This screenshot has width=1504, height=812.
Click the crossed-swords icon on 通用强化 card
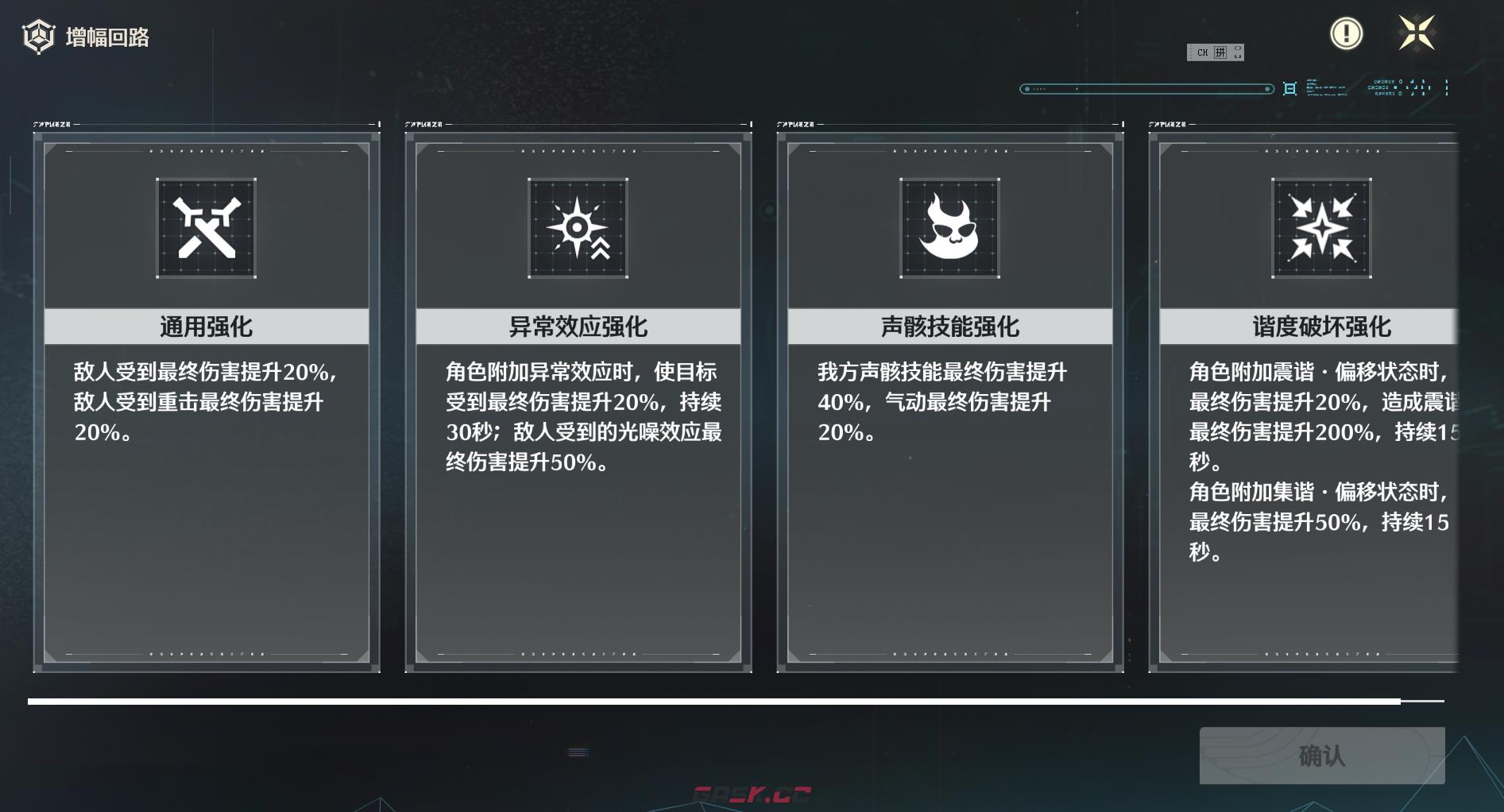(206, 230)
